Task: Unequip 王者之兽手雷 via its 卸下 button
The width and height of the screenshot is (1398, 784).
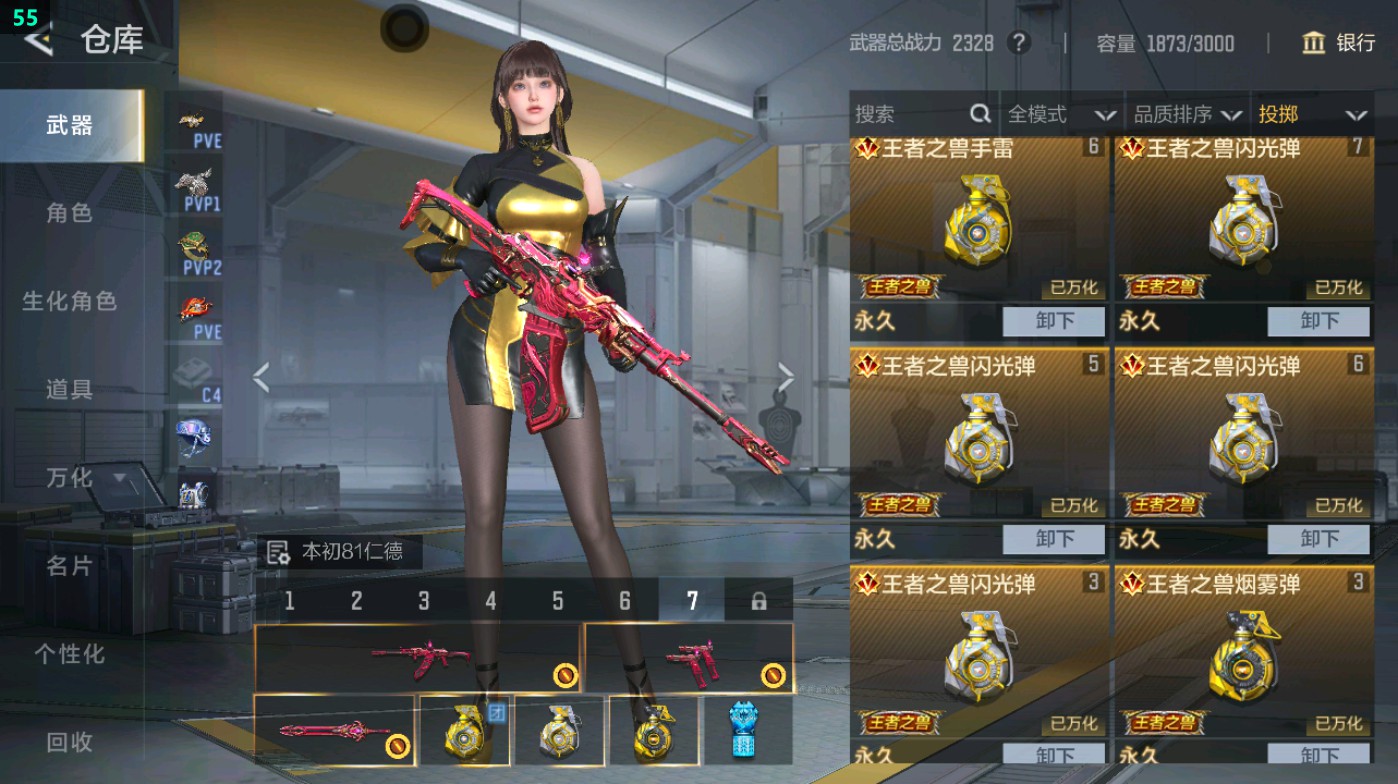Action: (1052, 322)
